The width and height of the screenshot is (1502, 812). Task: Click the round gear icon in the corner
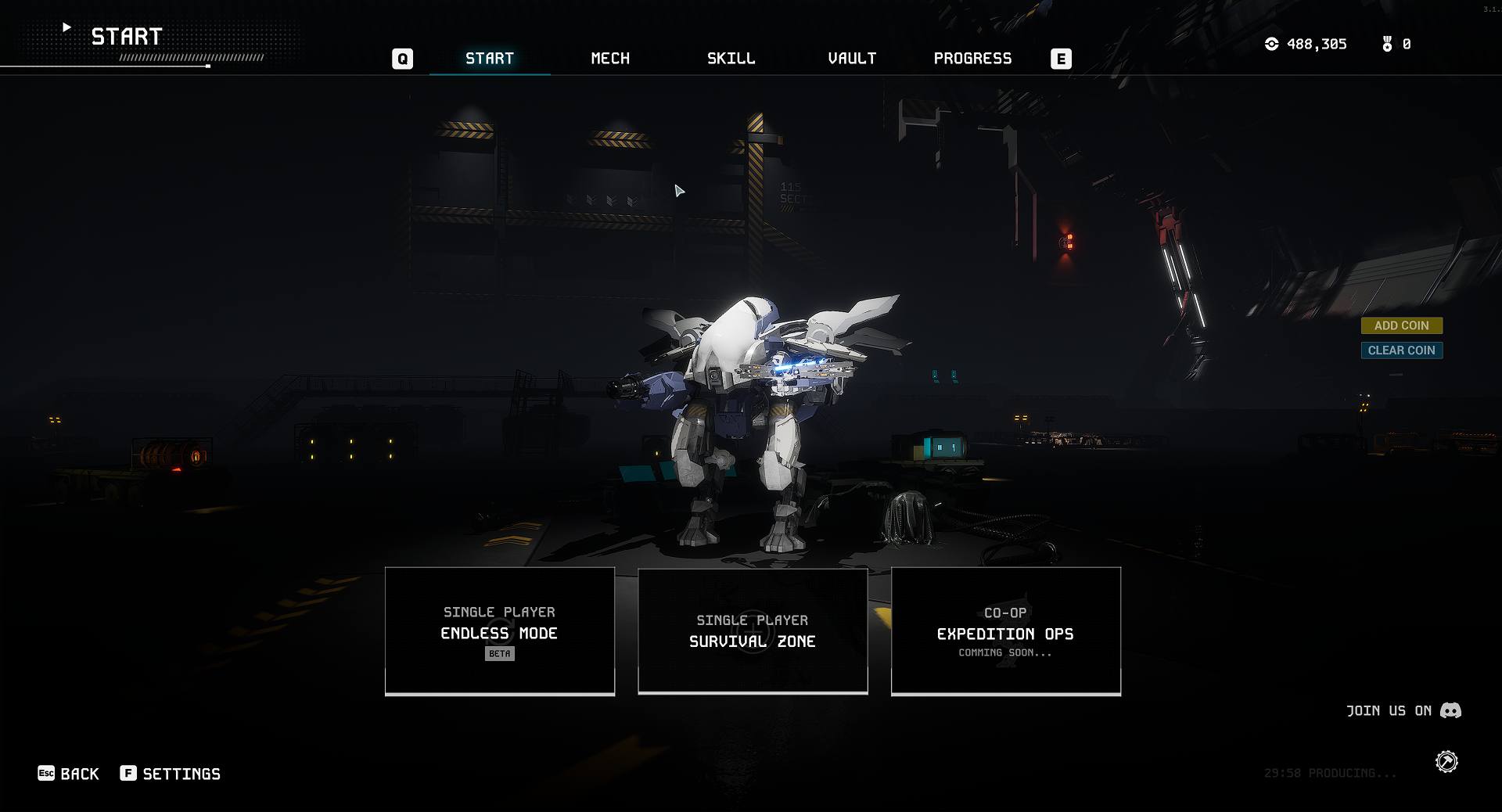(x=1446, y=761)
